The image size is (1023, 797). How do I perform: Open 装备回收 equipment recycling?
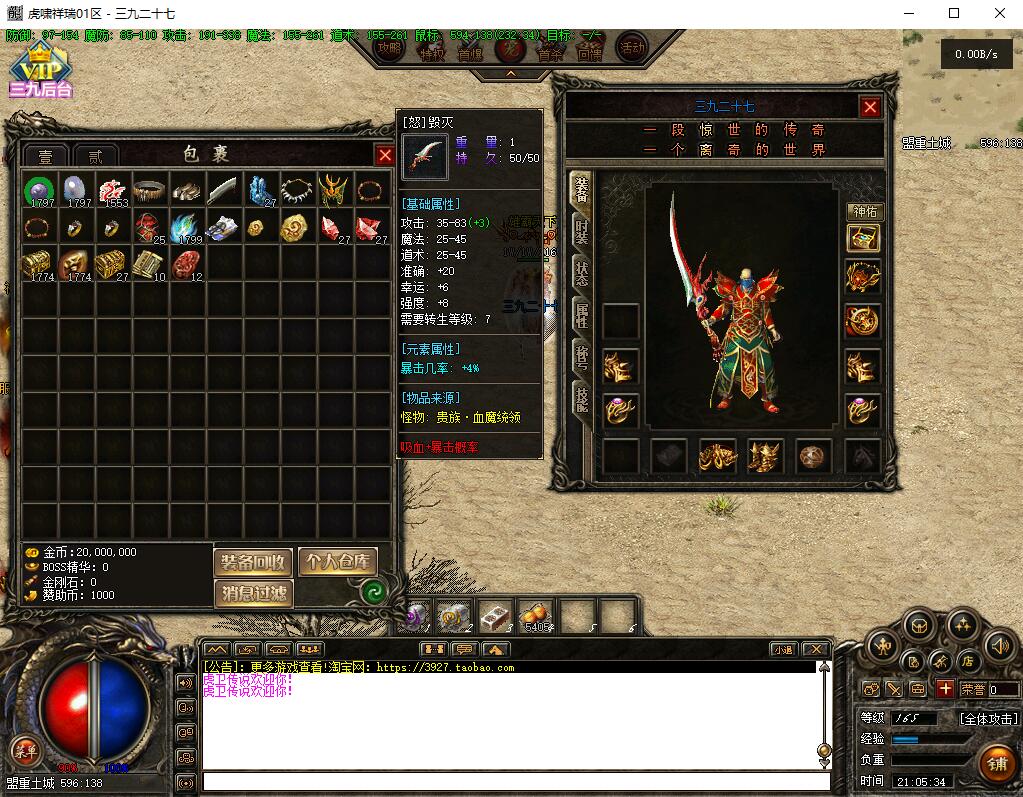[x=253, y=562]
